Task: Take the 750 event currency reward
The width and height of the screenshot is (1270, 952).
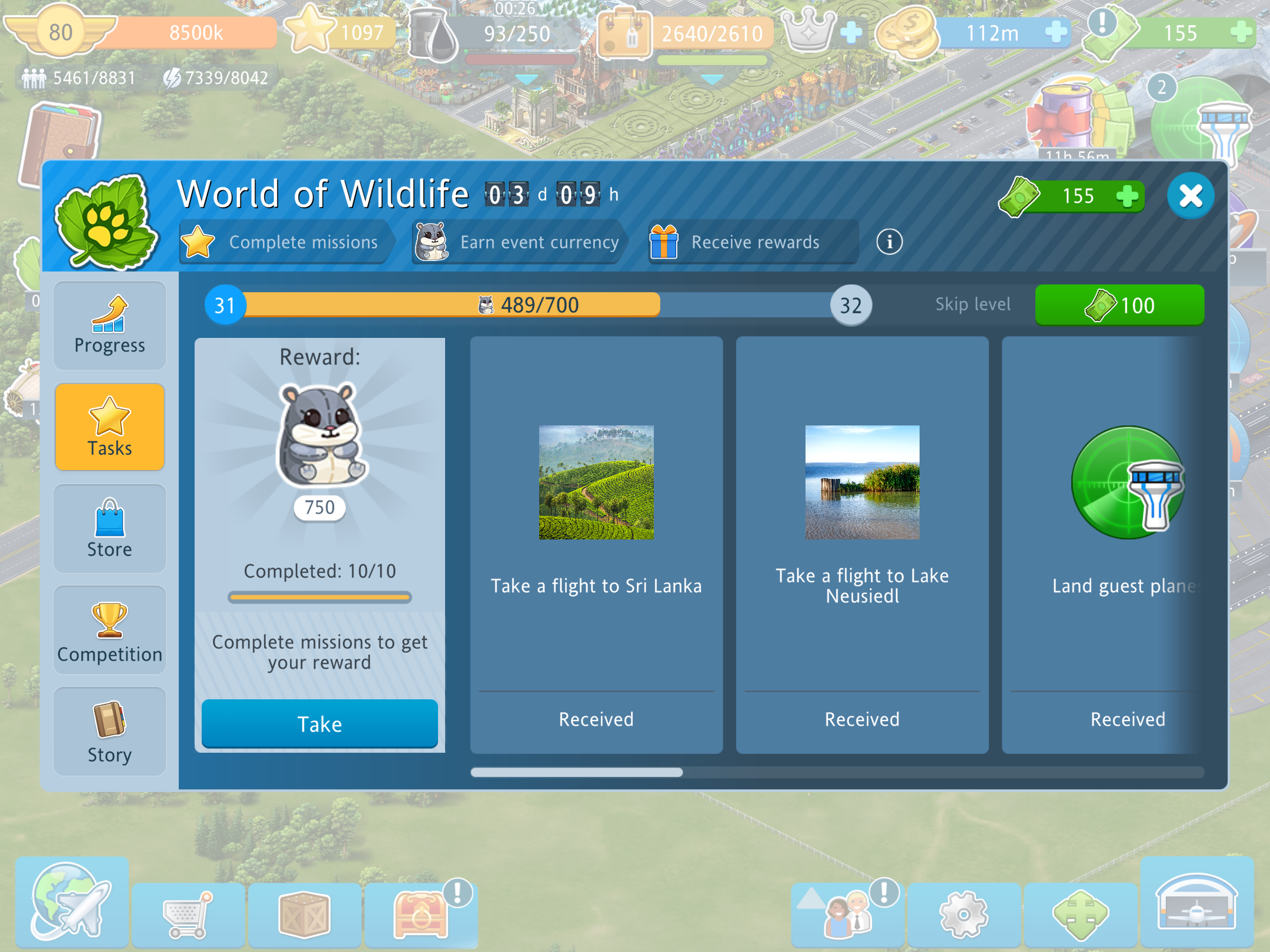Action: click(x=319, y=723)
